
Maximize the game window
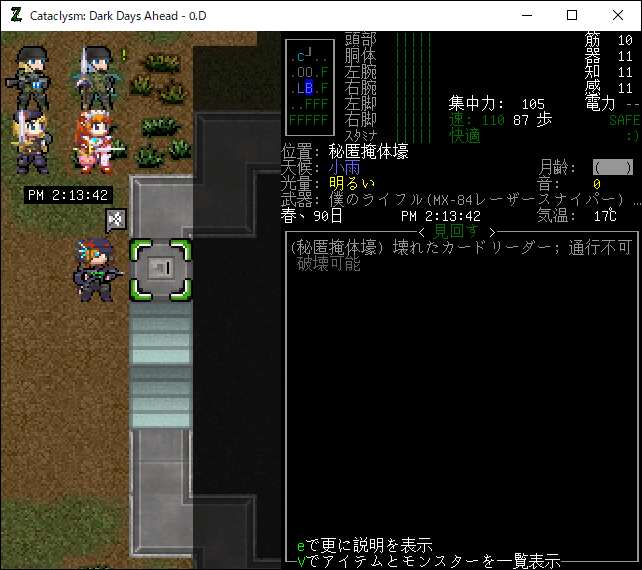click(571, 15)
